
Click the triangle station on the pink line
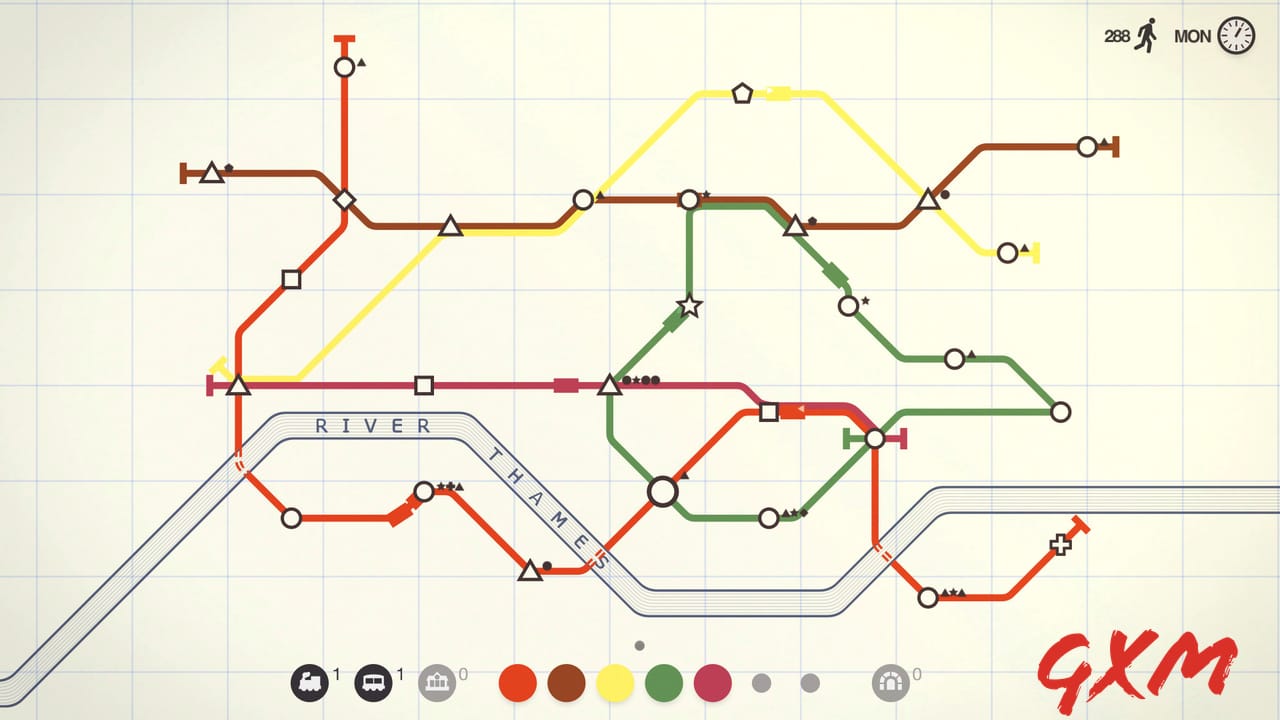pyautogui.click(x=611, y=382)
